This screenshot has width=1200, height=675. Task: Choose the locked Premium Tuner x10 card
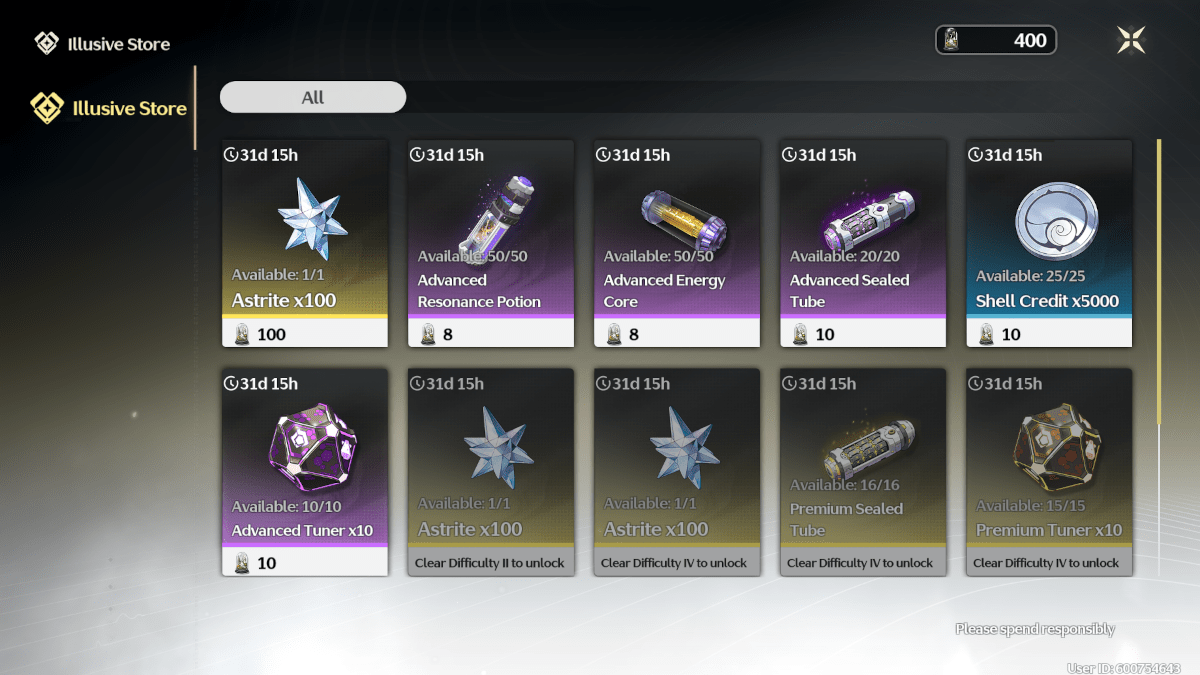1049,471
